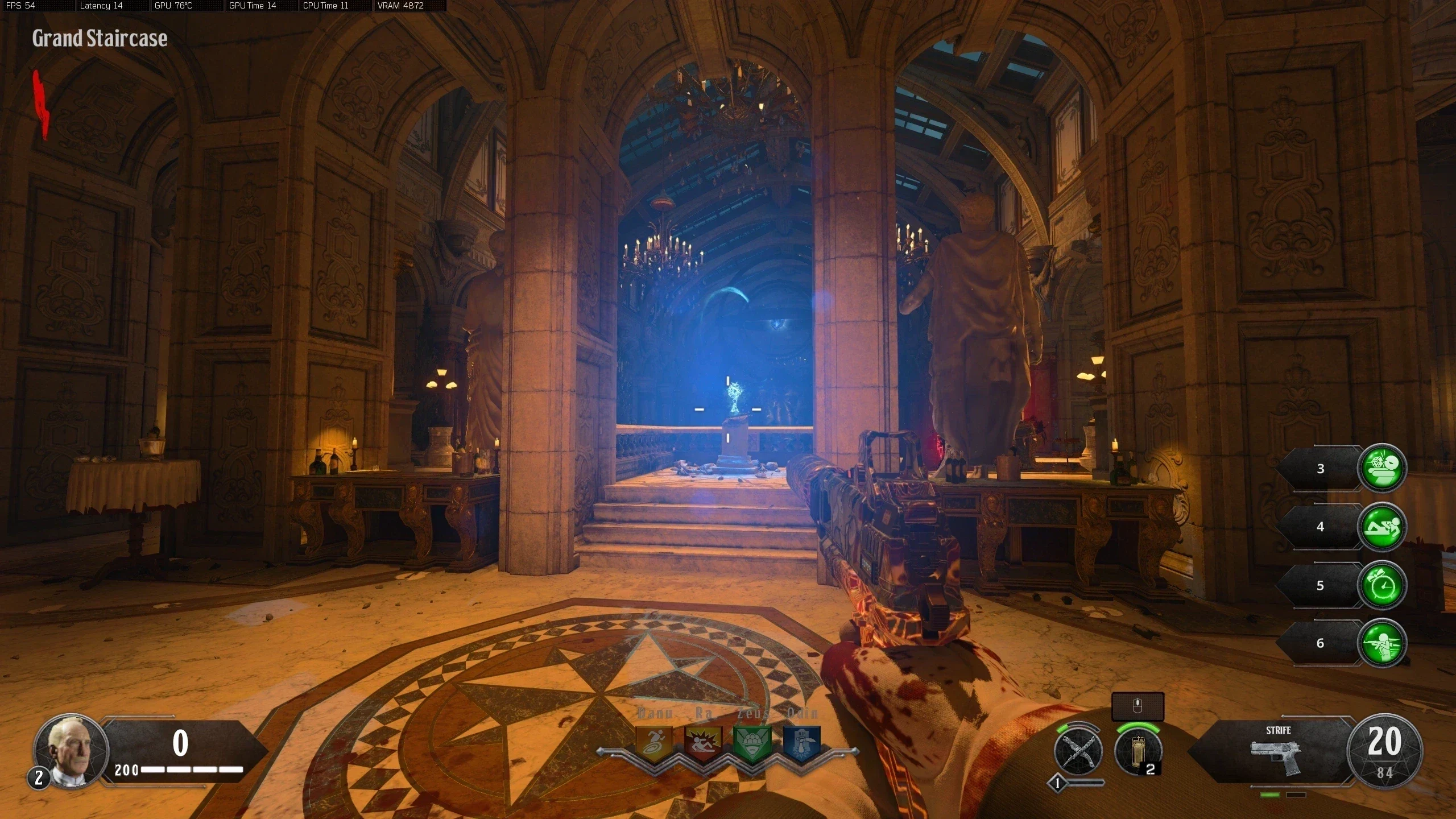Screen dimensions: 1456x819
Task: Select the Ra explosive slide perk icon
Action: click(703, 743)
